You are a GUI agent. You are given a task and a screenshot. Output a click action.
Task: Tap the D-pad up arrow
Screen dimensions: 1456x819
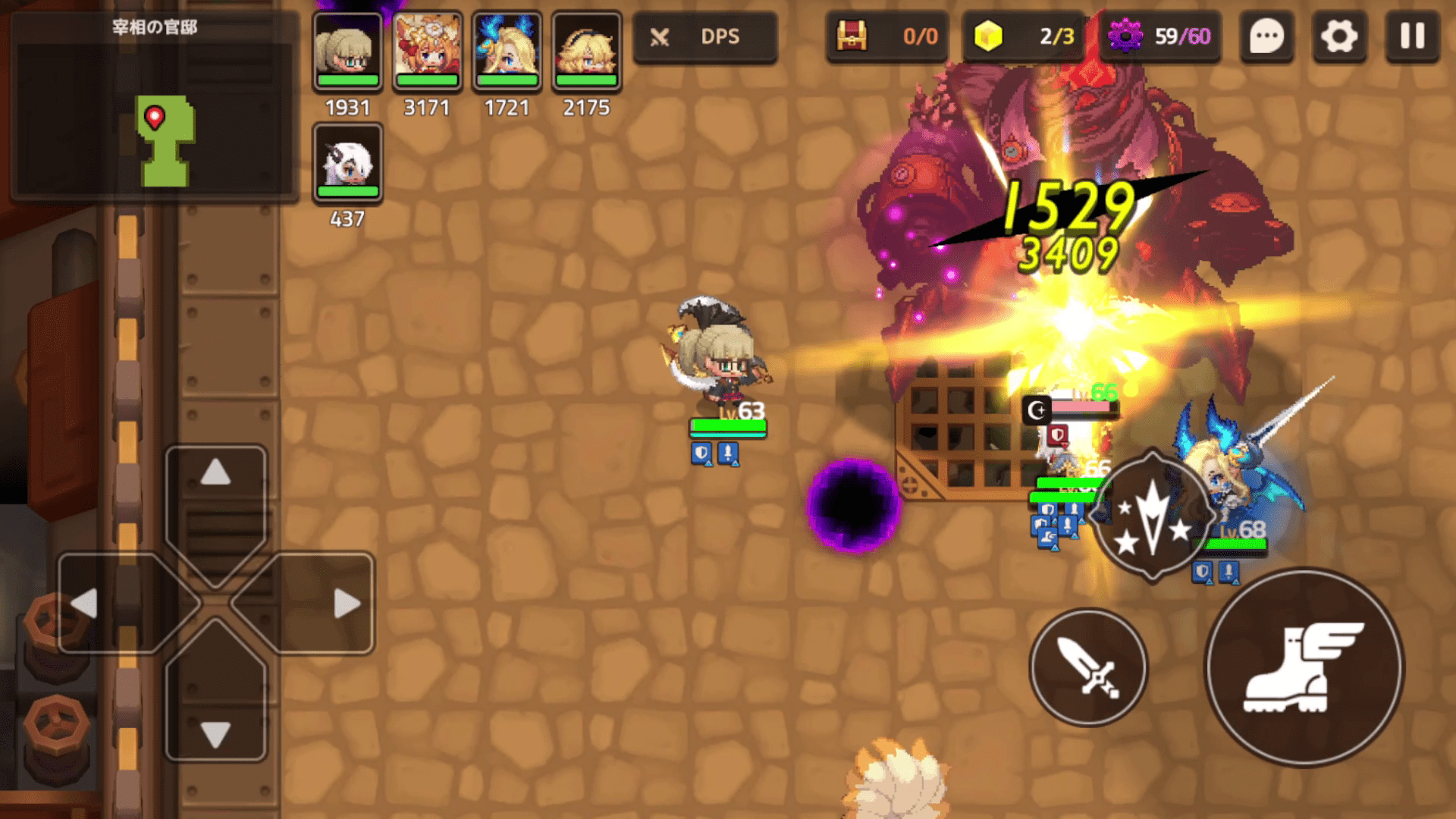click(215, 473)
